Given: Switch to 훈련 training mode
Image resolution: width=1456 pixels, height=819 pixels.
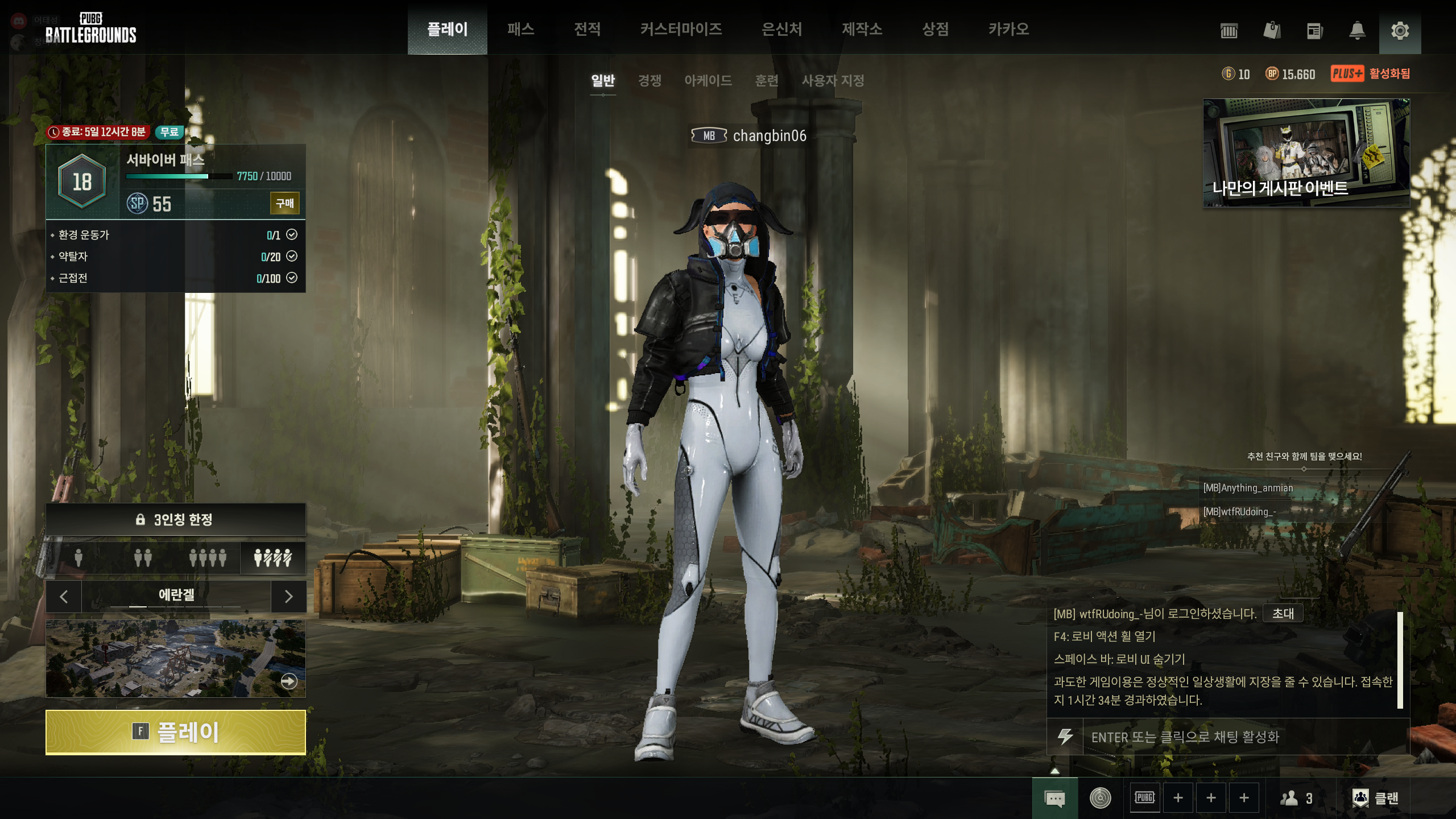Looking at the screenshot, I should click(x=766, y=81).
